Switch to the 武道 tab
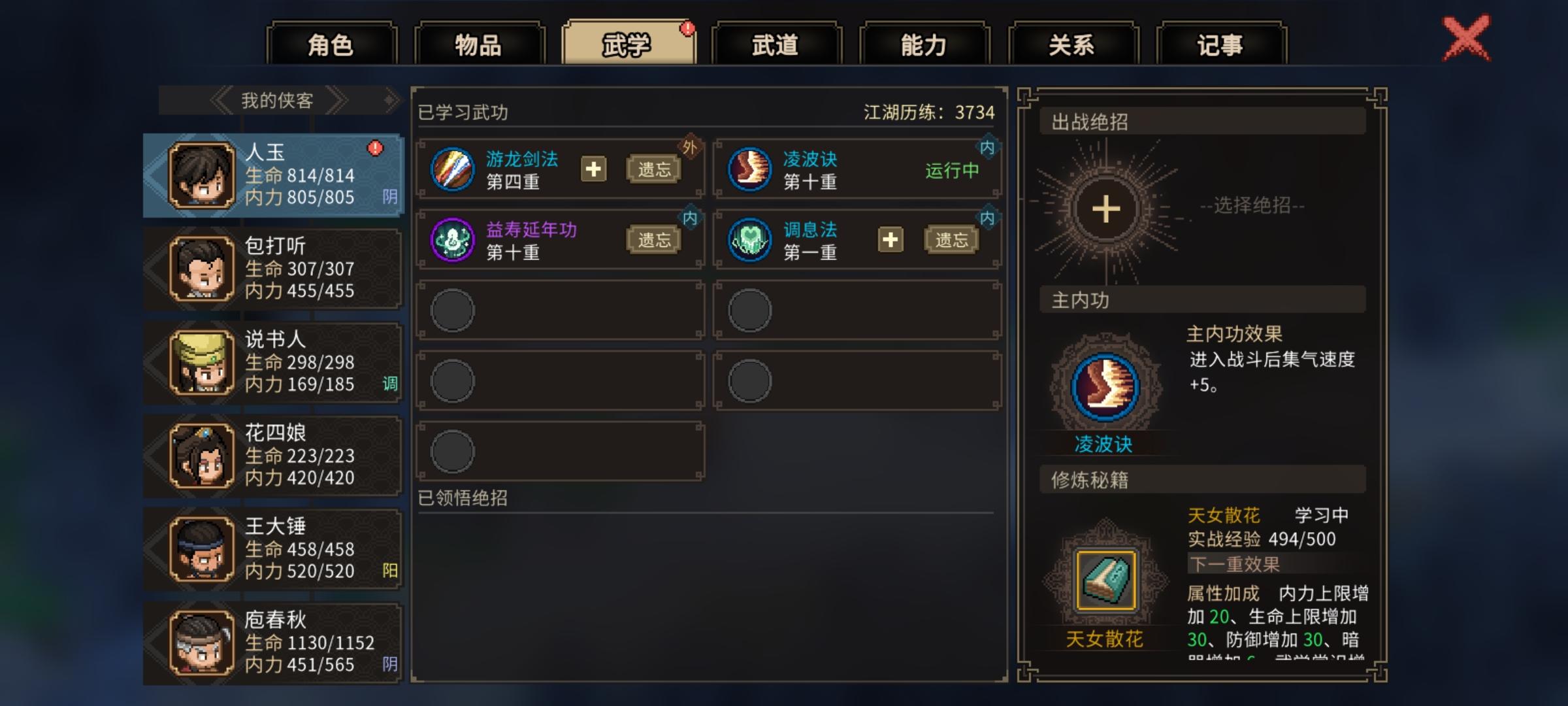The image size is (1568, 706). point(777,42)
